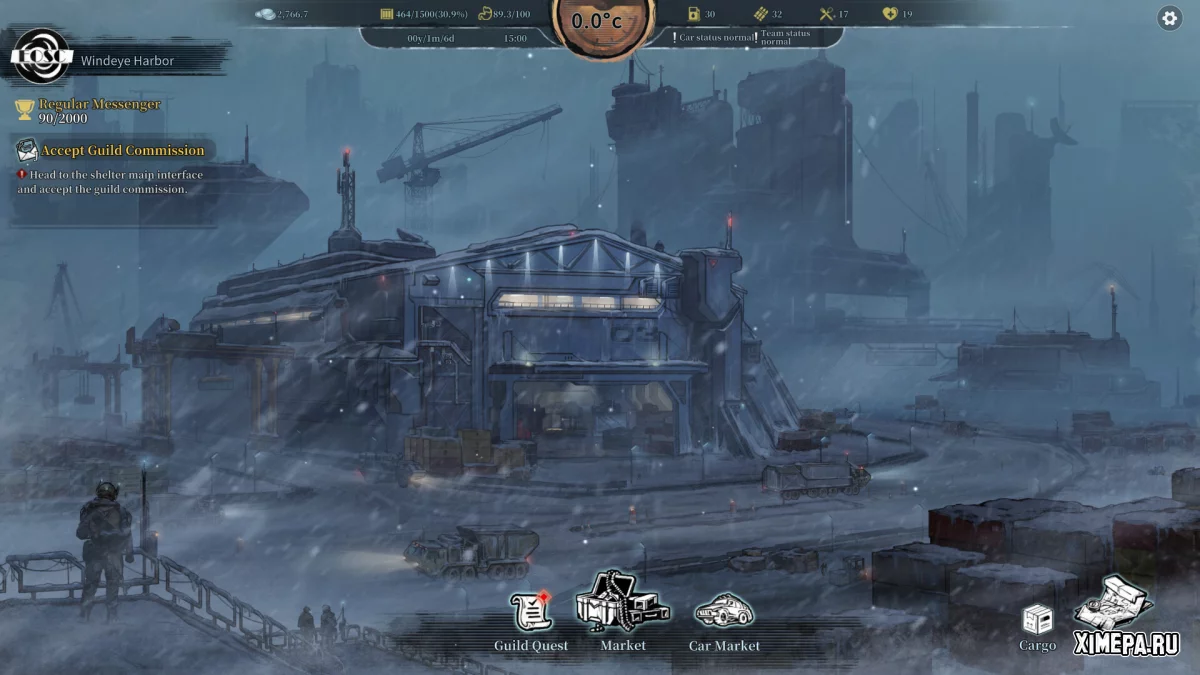Enter the Market
The width and height of the screenshot is (1200, 675).
(622, 602)
